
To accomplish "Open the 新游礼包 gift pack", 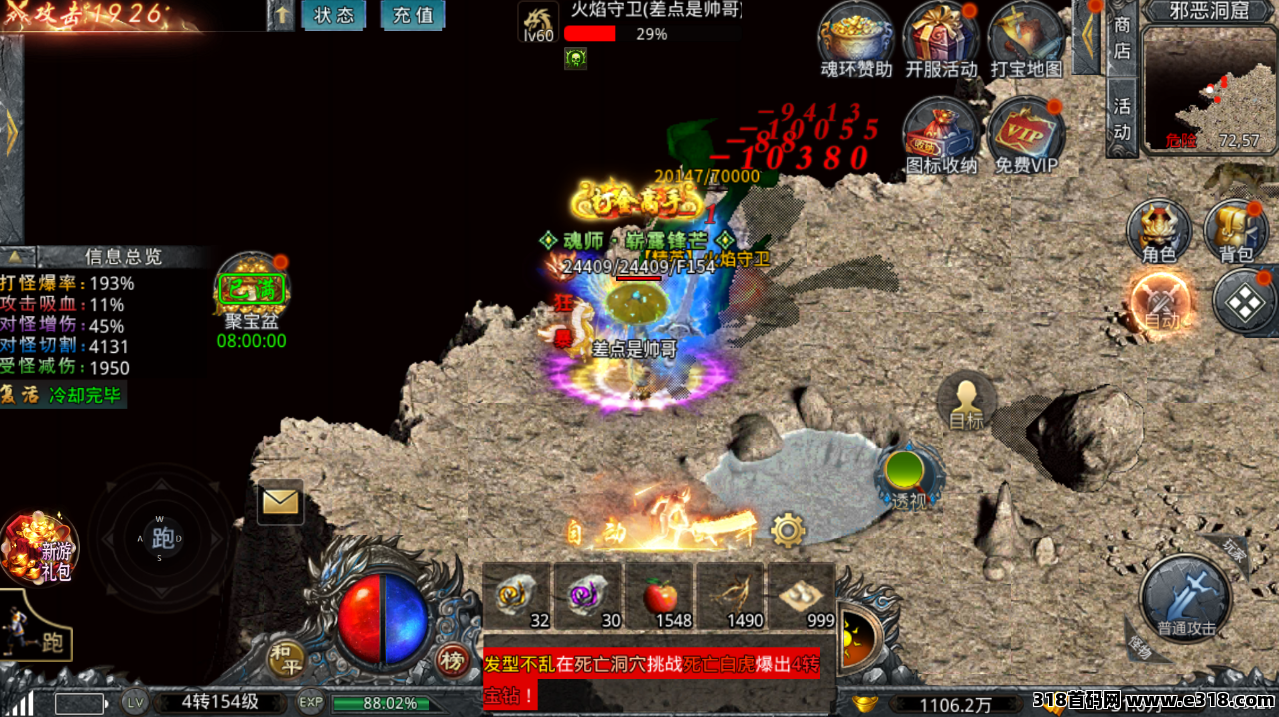I will pos(40,548).
